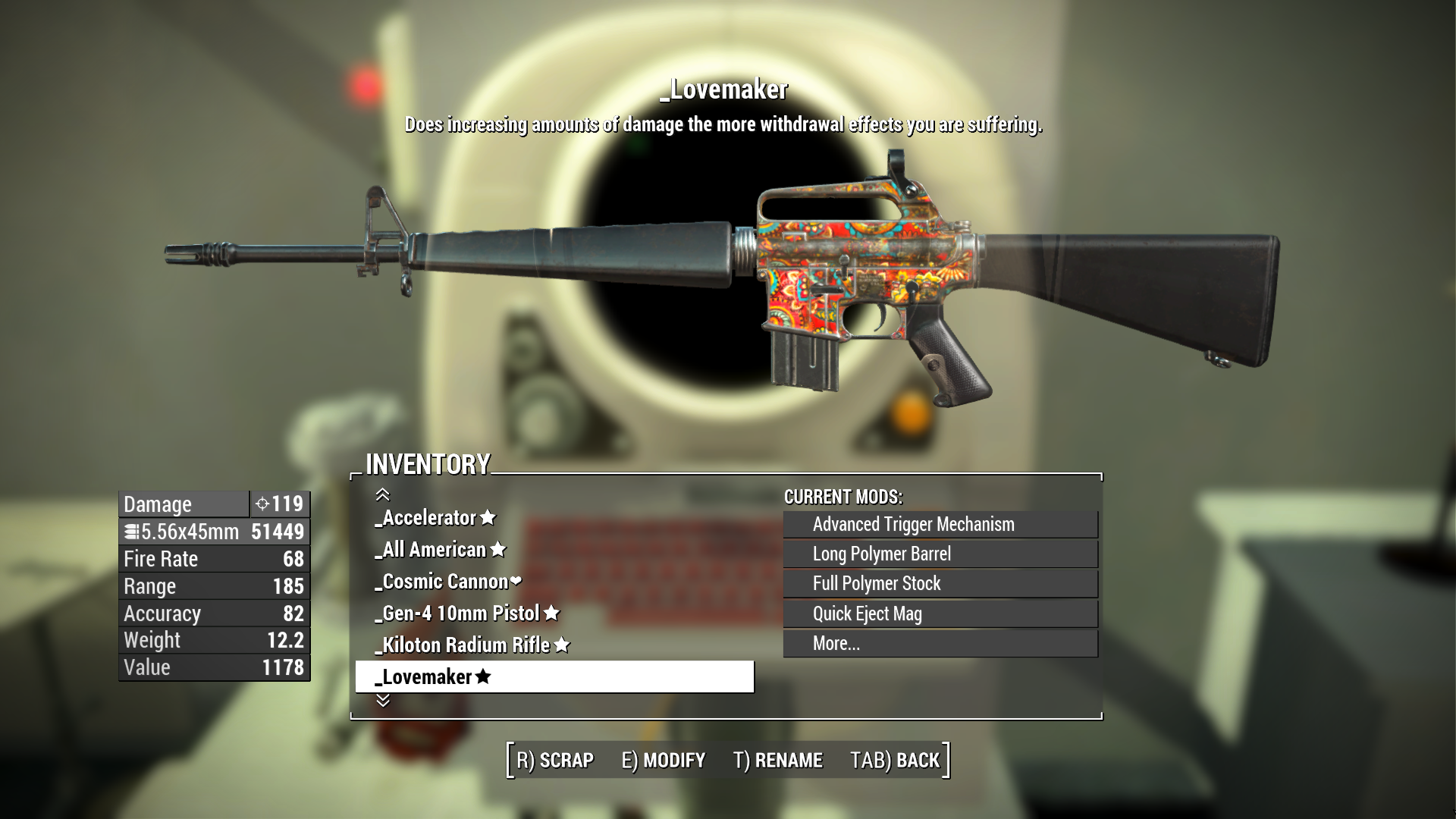Viewport: 1456px width, 819px height.
Task: Select the Quick Eject Mag mod entry
Action: 939,613
